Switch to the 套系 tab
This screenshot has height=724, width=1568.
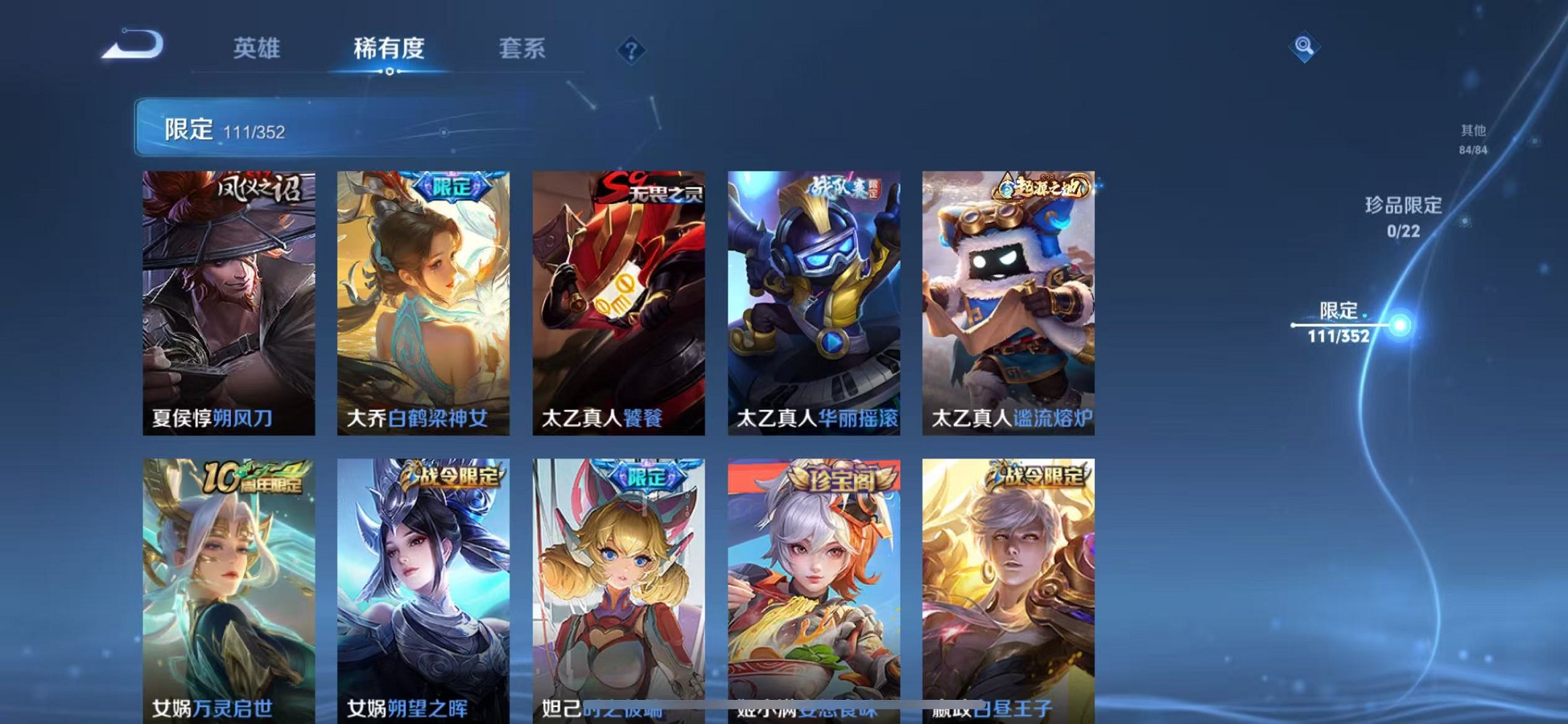point(523,48)
